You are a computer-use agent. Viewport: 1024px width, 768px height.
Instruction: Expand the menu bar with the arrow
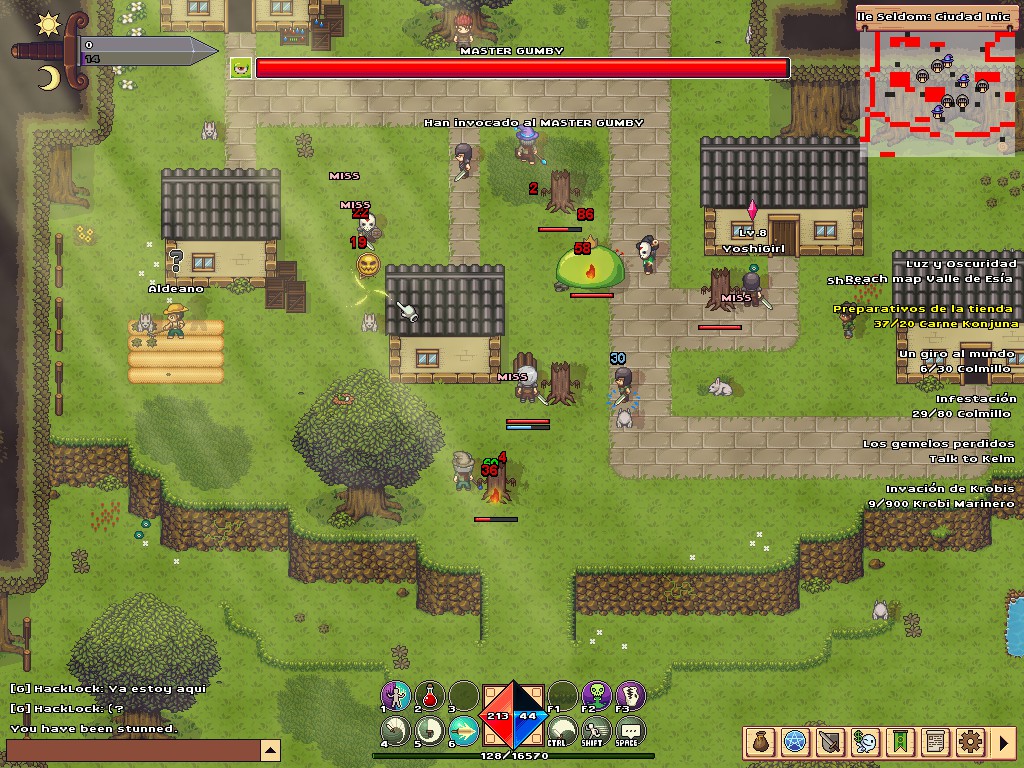(x=1005, y=742)
